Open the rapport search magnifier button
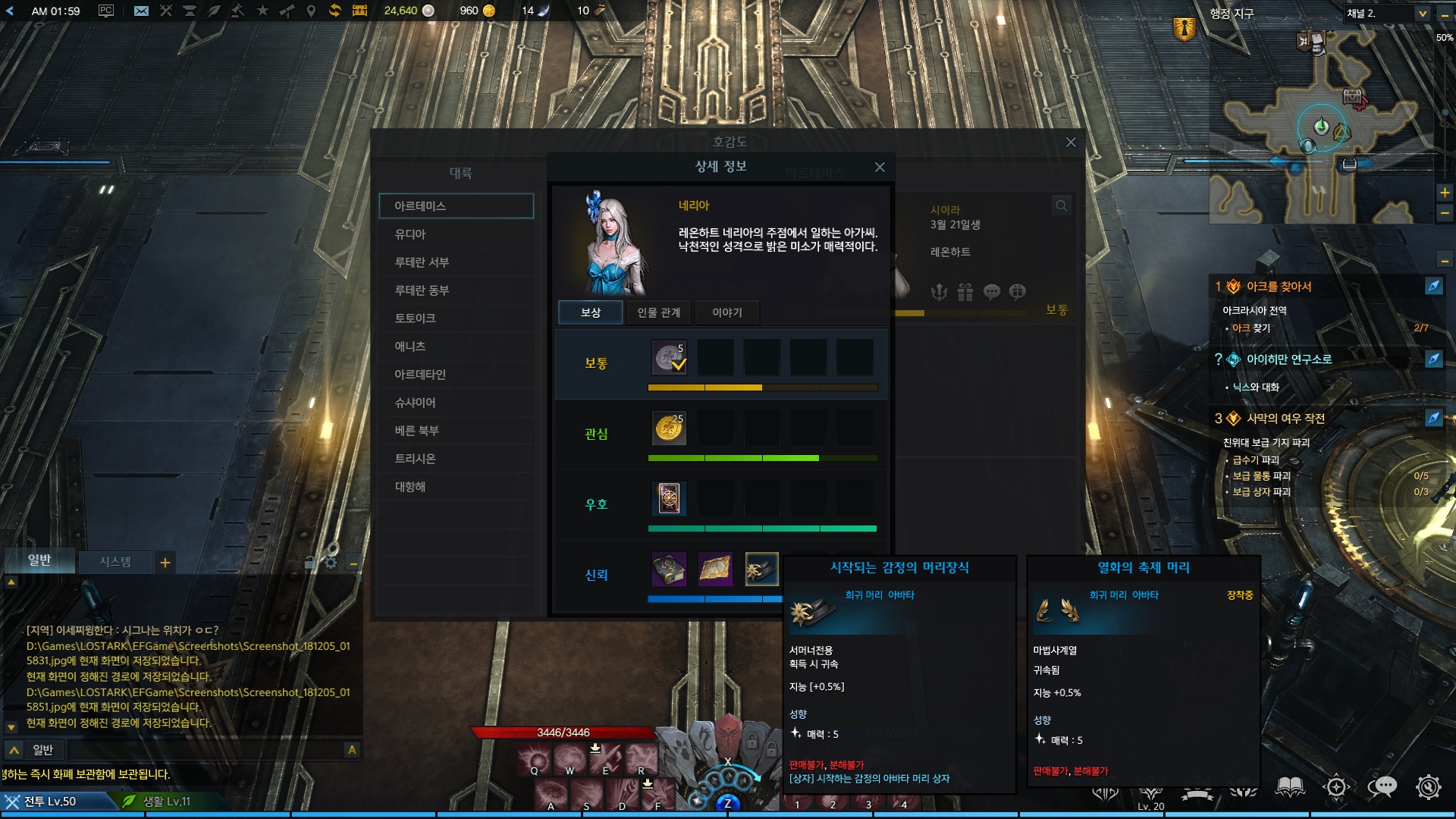Screen dimensions: 1456x819 point(1061,206)
